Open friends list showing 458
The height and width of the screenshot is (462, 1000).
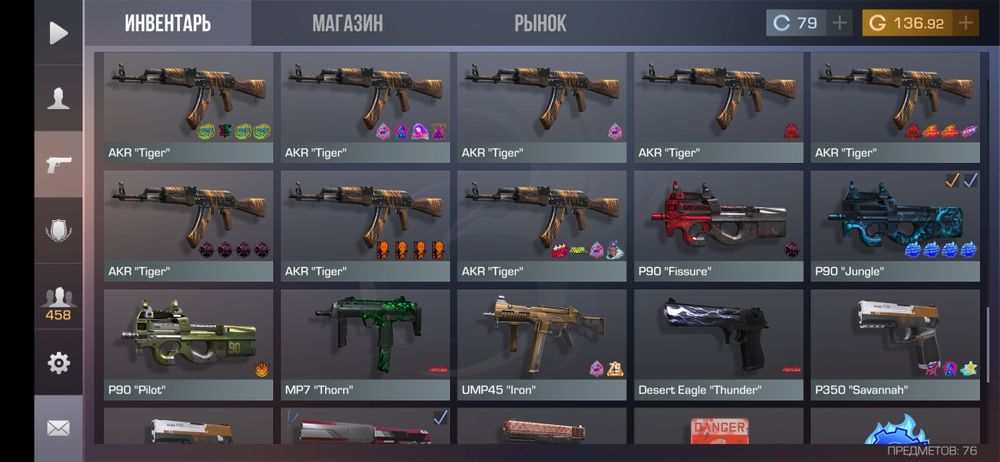point(59,301)
